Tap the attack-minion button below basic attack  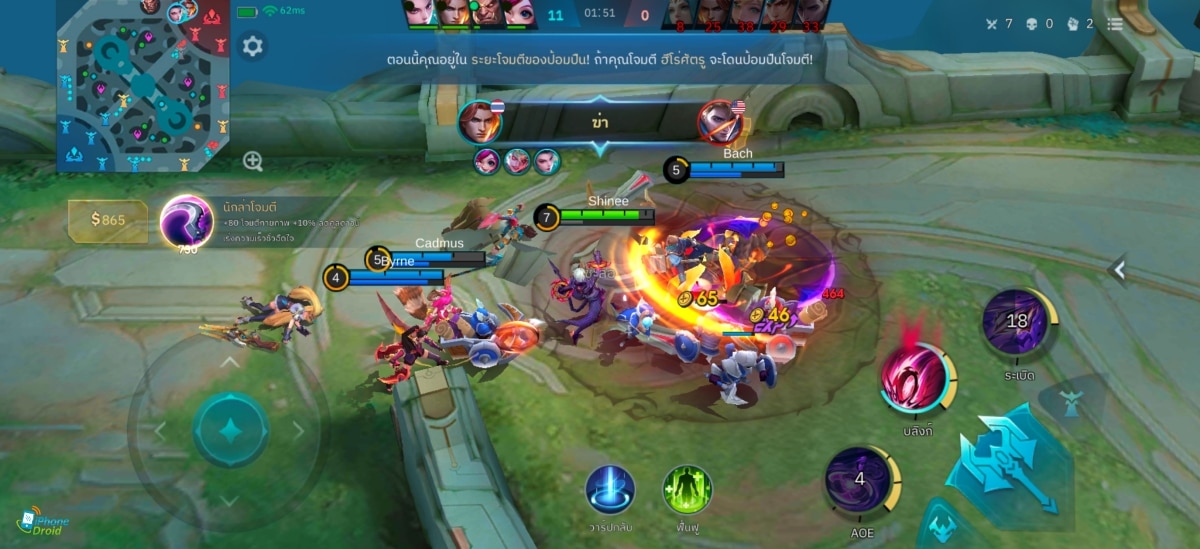coord(937,527)
